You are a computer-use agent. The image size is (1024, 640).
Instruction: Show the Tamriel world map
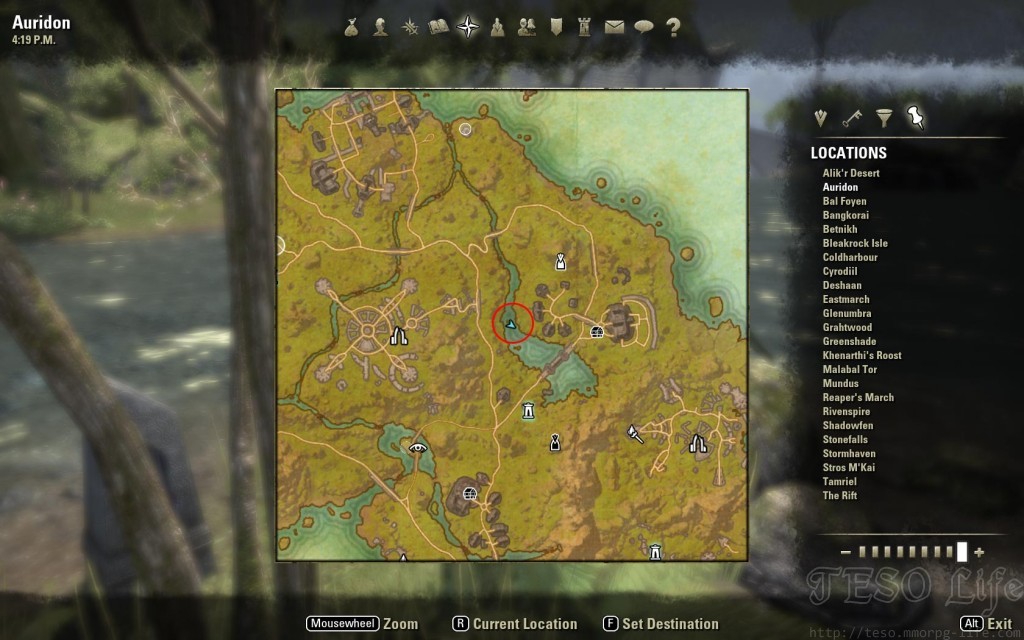840,481
